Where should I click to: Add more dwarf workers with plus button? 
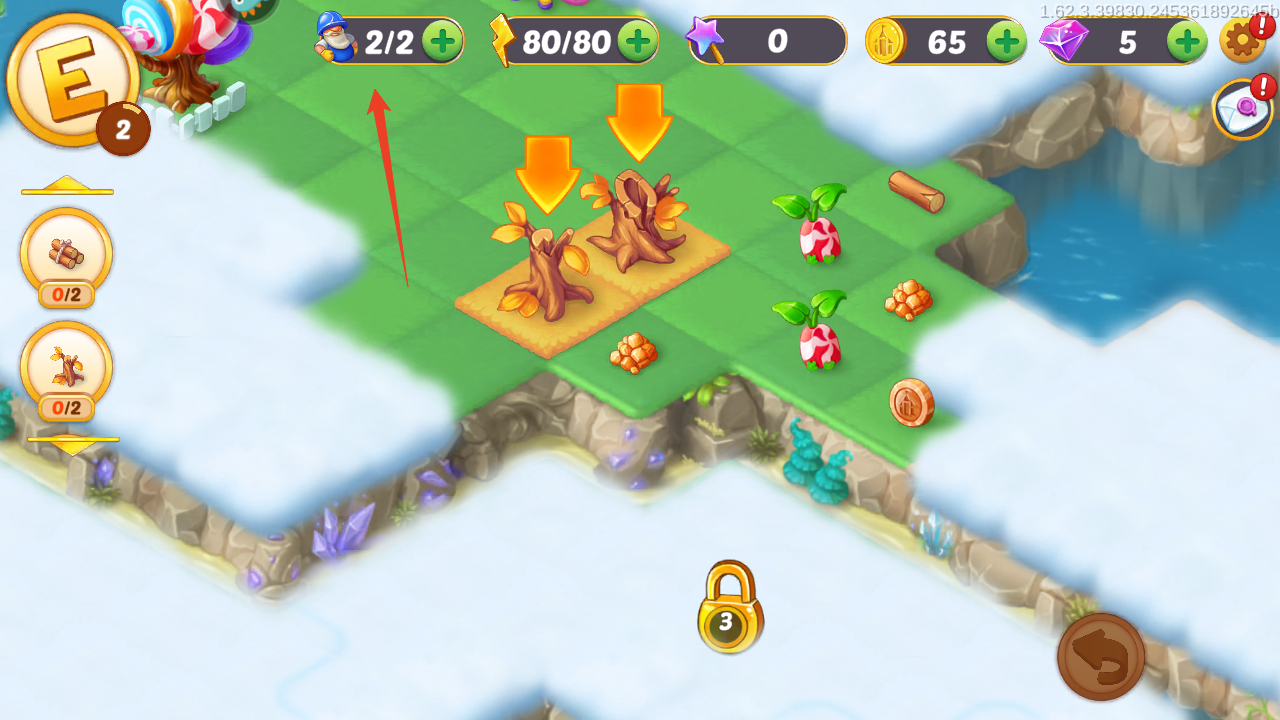441,41
